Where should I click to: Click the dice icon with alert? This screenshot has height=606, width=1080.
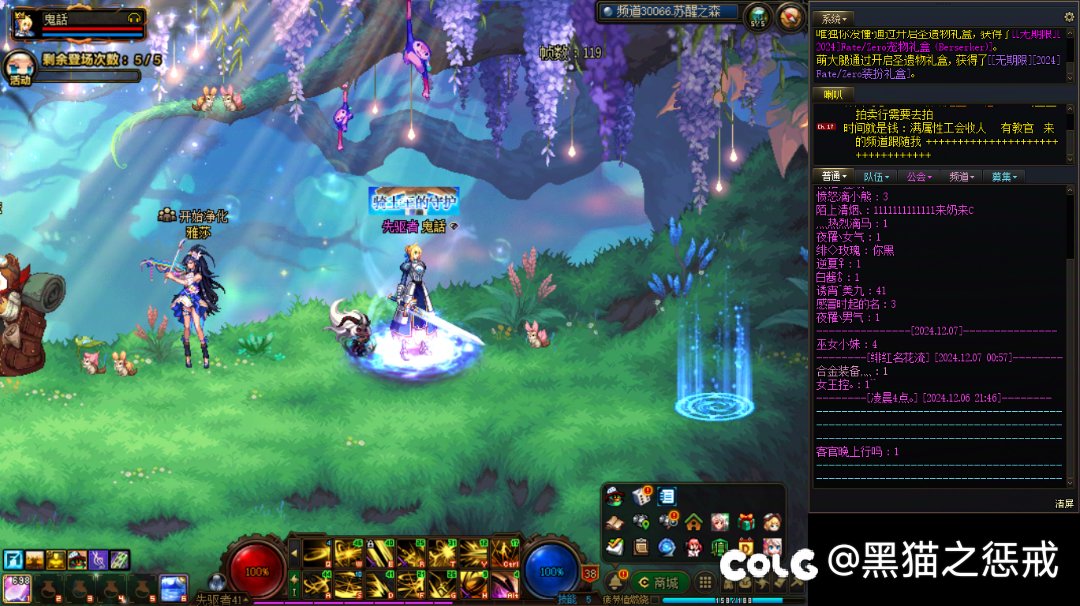tap(640, 496)
